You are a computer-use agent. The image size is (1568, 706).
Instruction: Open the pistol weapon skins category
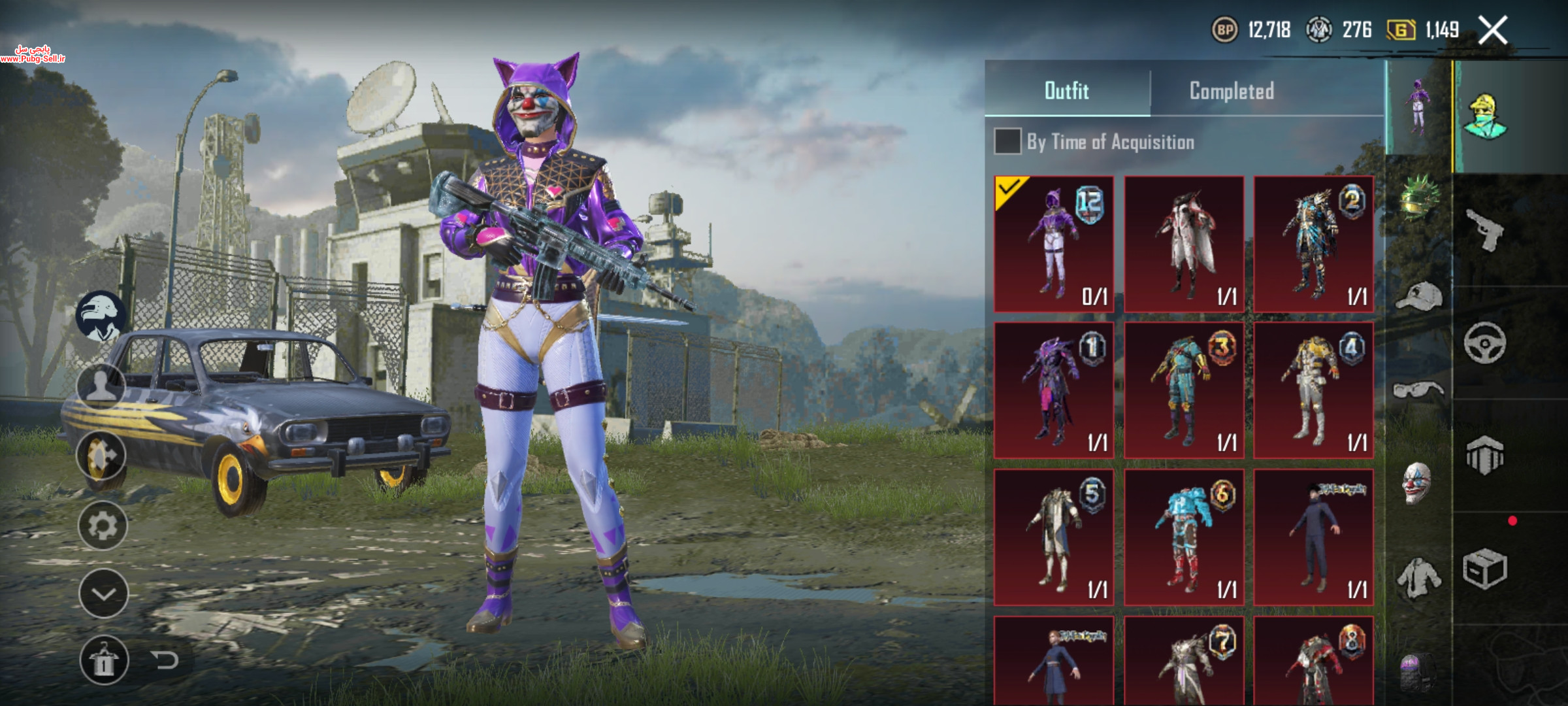[1484, 229]
